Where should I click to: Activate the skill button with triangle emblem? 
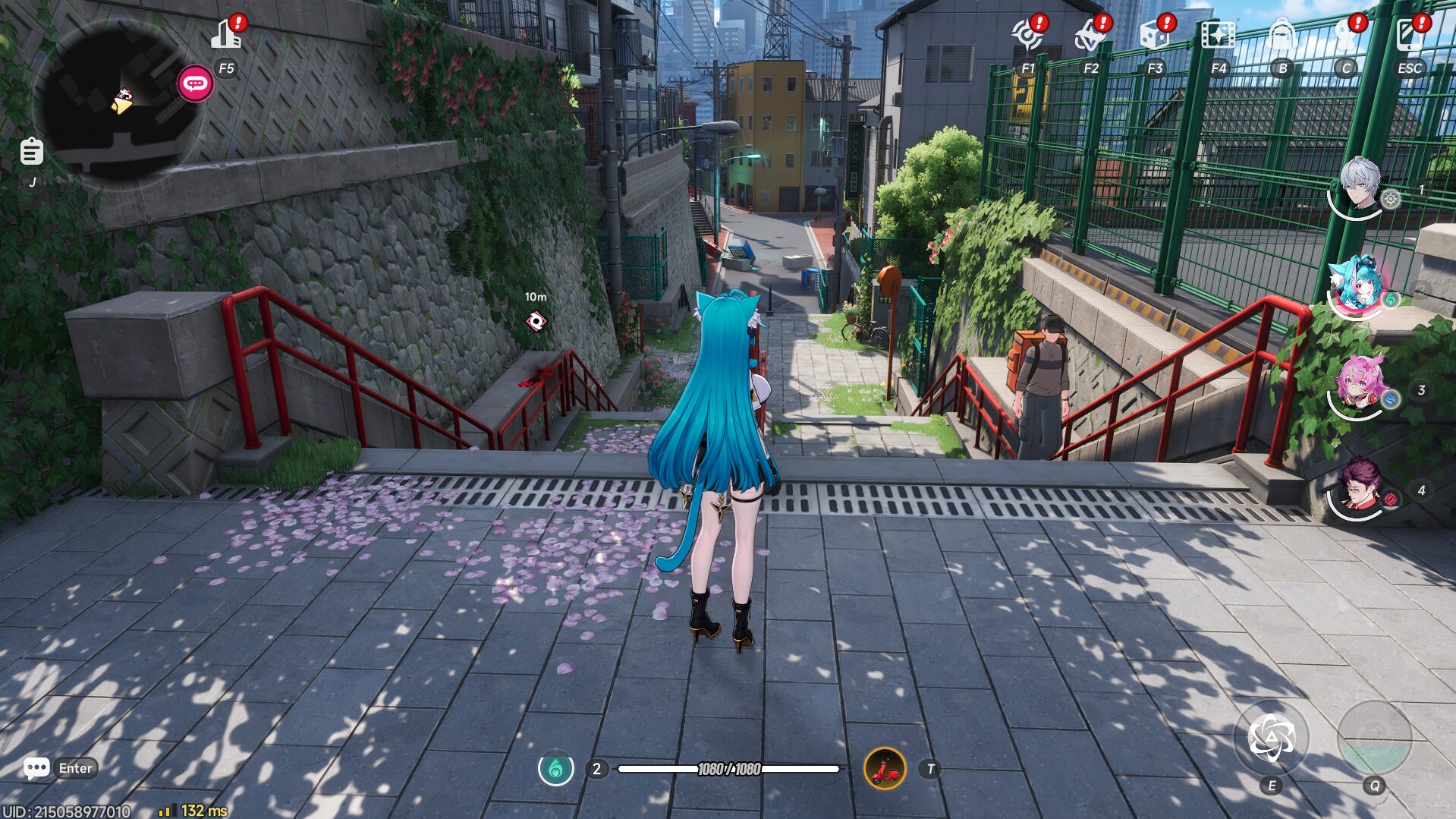tap(1272, 738)
